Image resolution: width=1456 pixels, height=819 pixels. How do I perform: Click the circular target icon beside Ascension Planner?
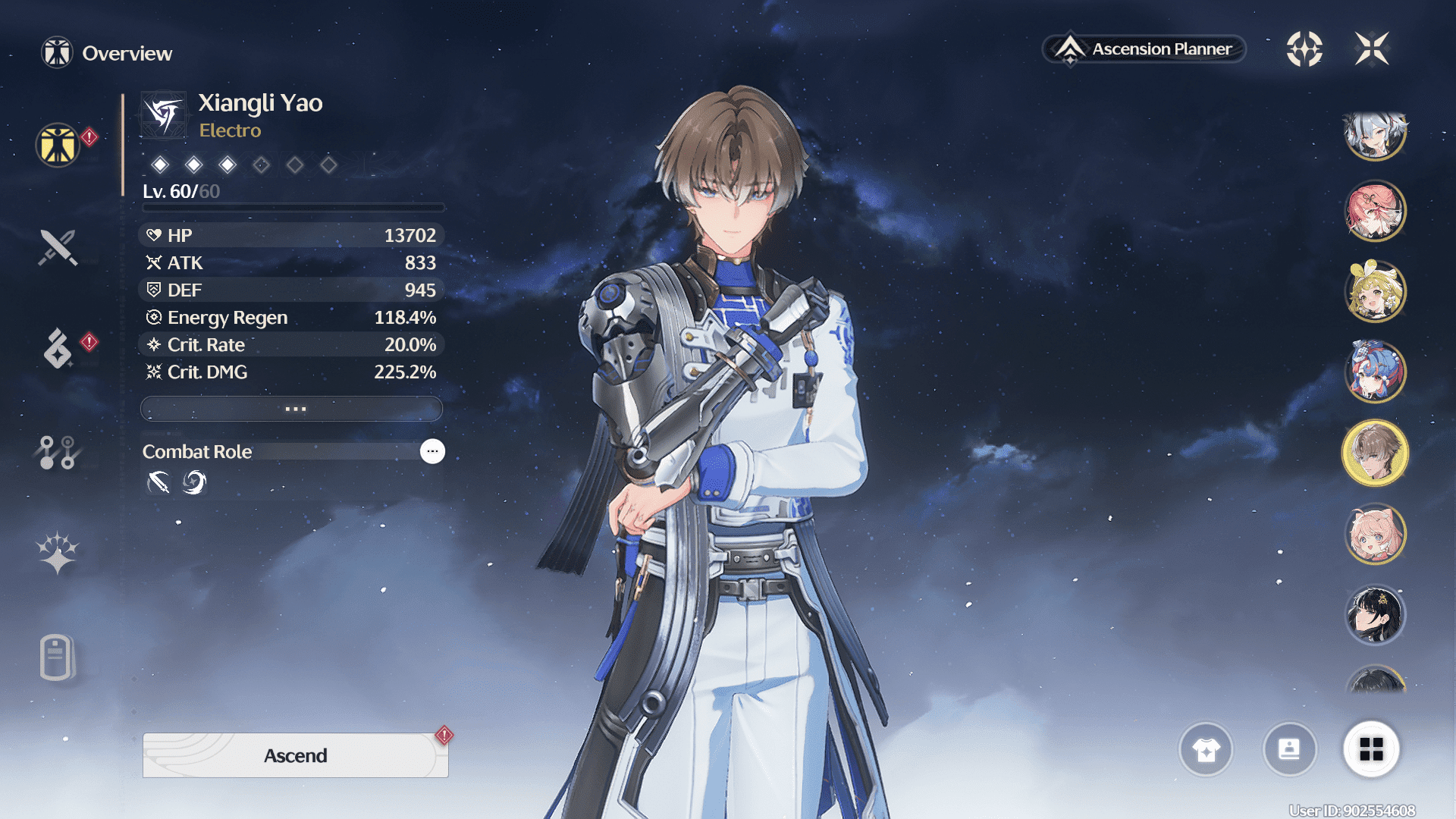click(x=1304, y=49)
